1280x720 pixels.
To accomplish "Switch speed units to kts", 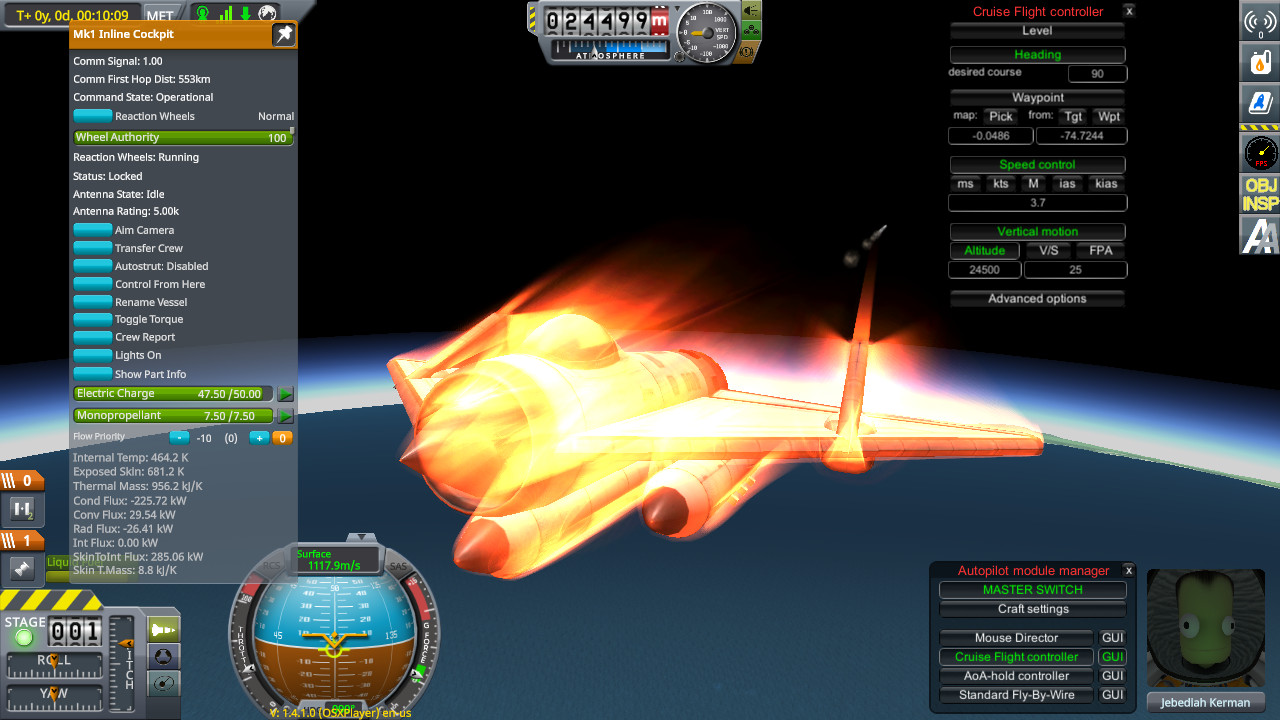I will [1000, 184].
